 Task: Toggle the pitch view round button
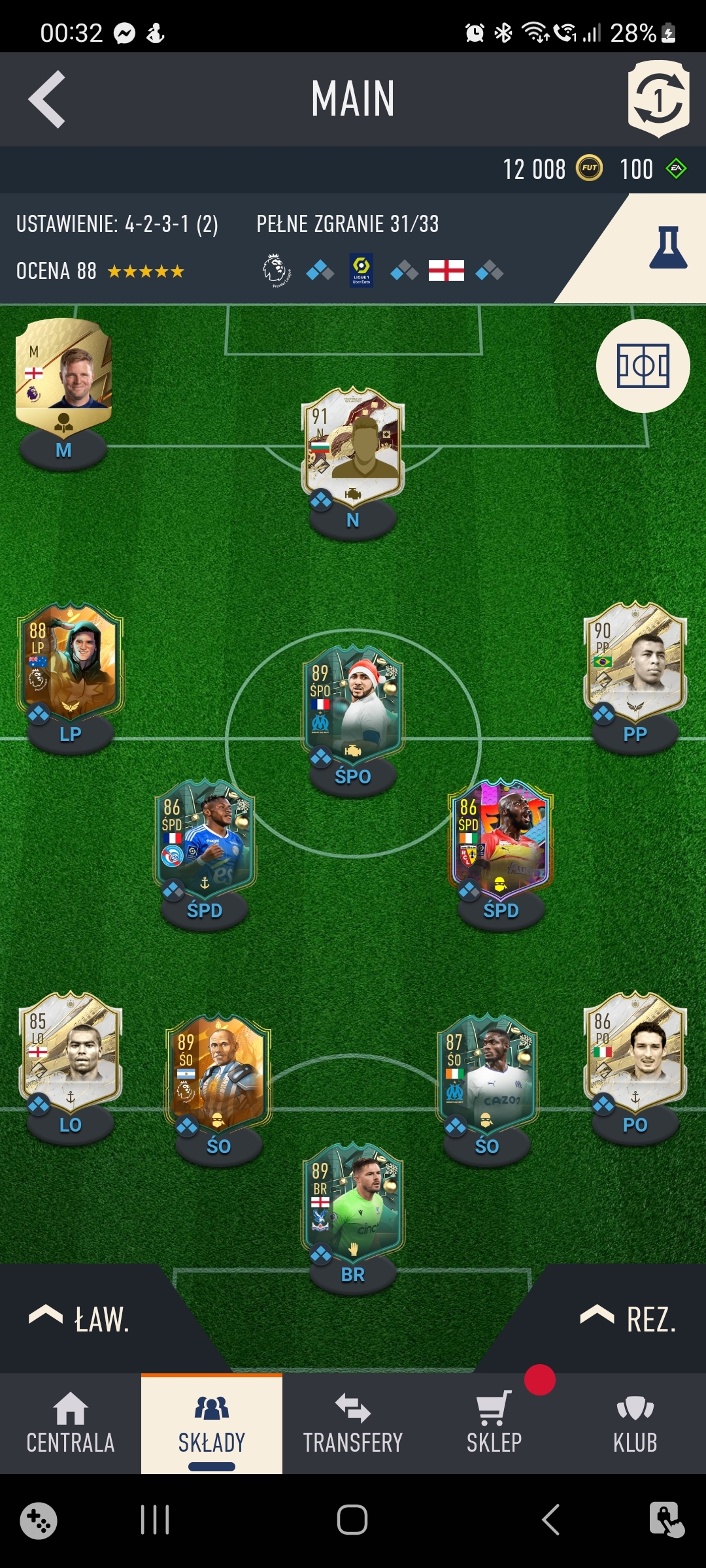click(643, 366)
